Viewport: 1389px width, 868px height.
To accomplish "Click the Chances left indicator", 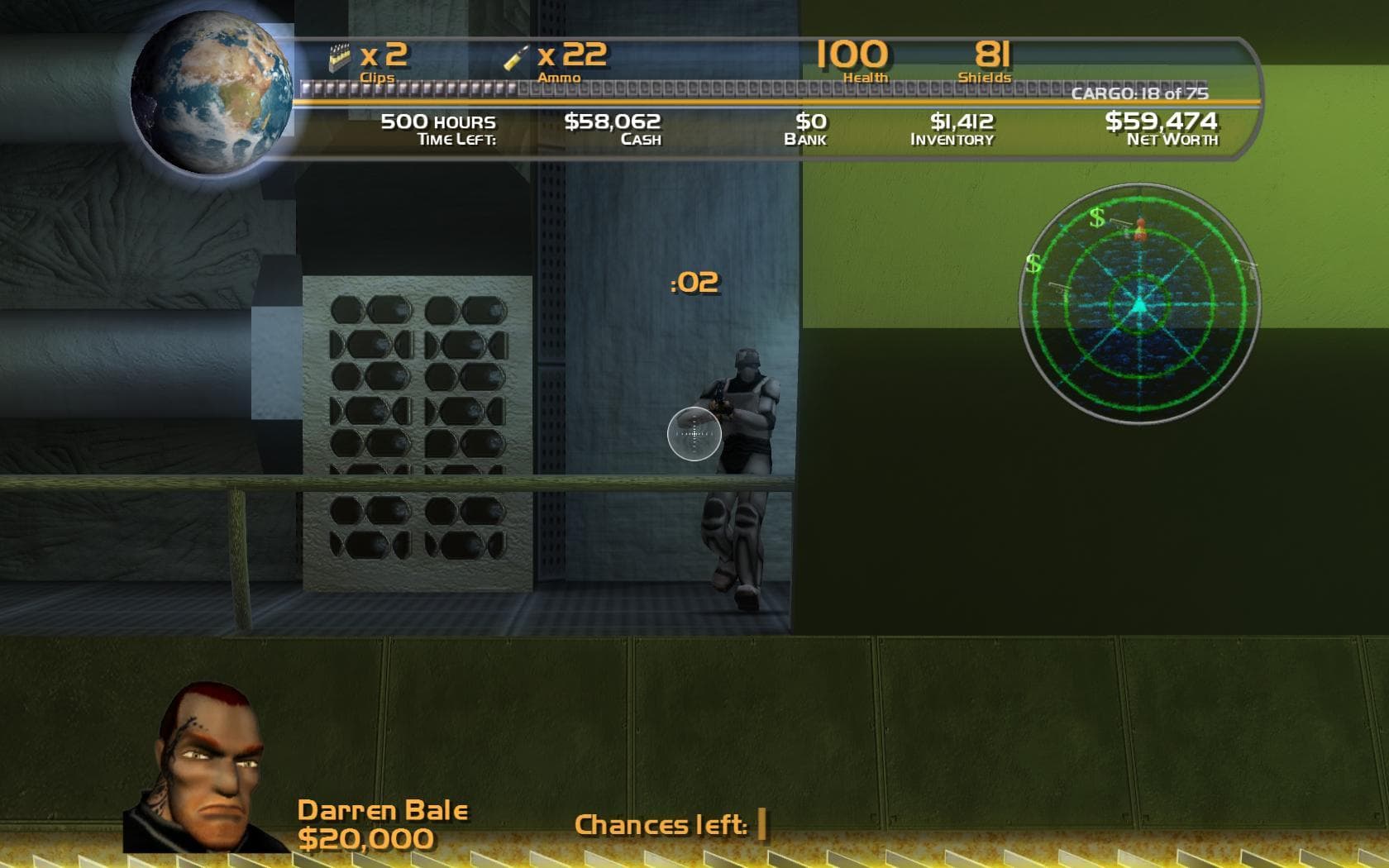I will click(x=671, y=825).
